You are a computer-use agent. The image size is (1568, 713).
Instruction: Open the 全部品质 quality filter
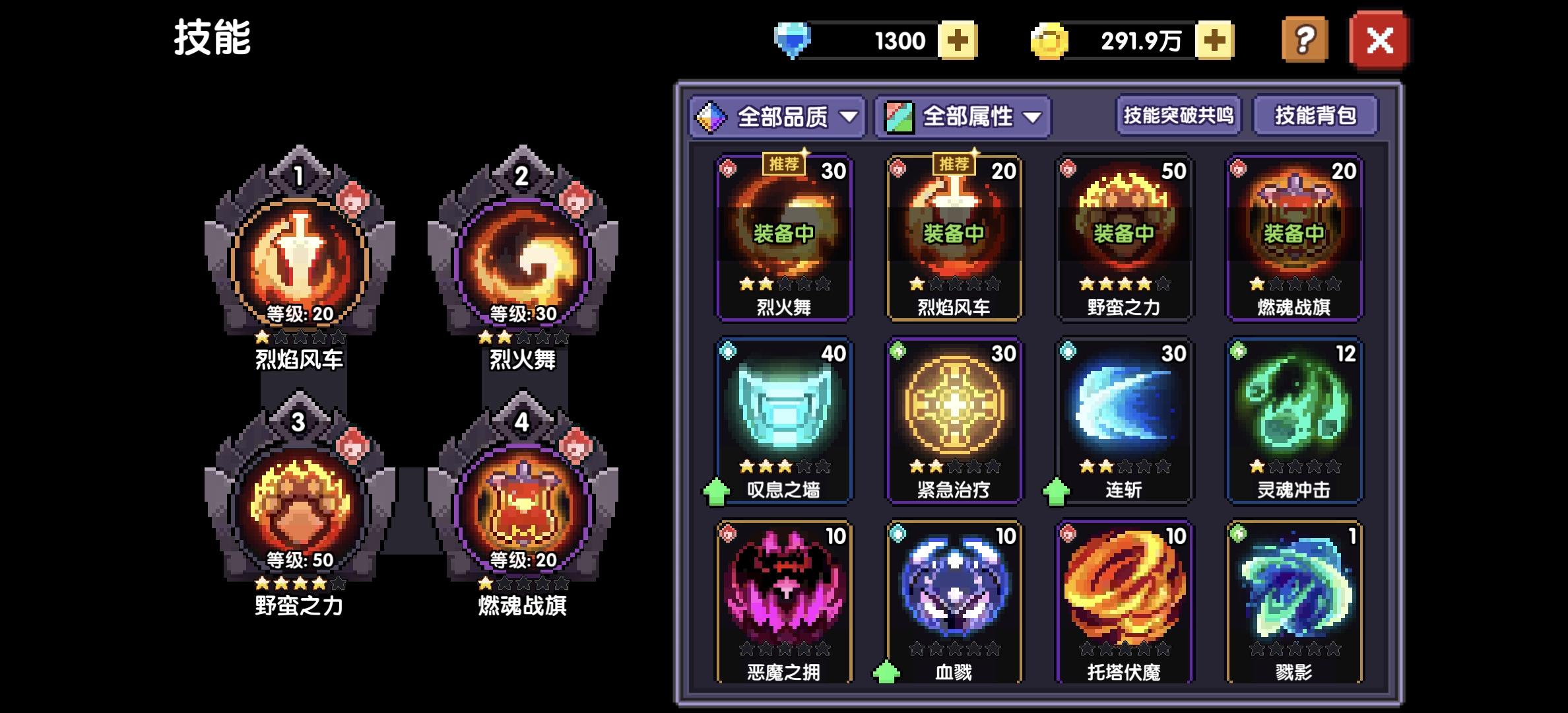777,116
